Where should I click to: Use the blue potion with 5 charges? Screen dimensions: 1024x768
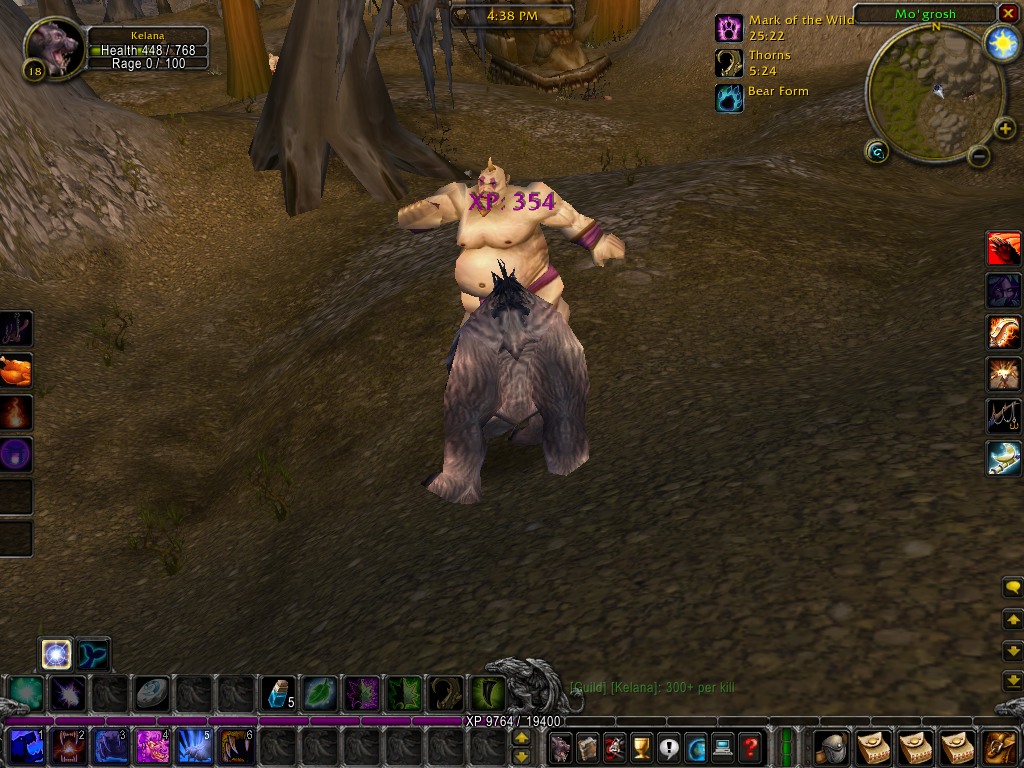pyautogui.click(x=276, y=693)
